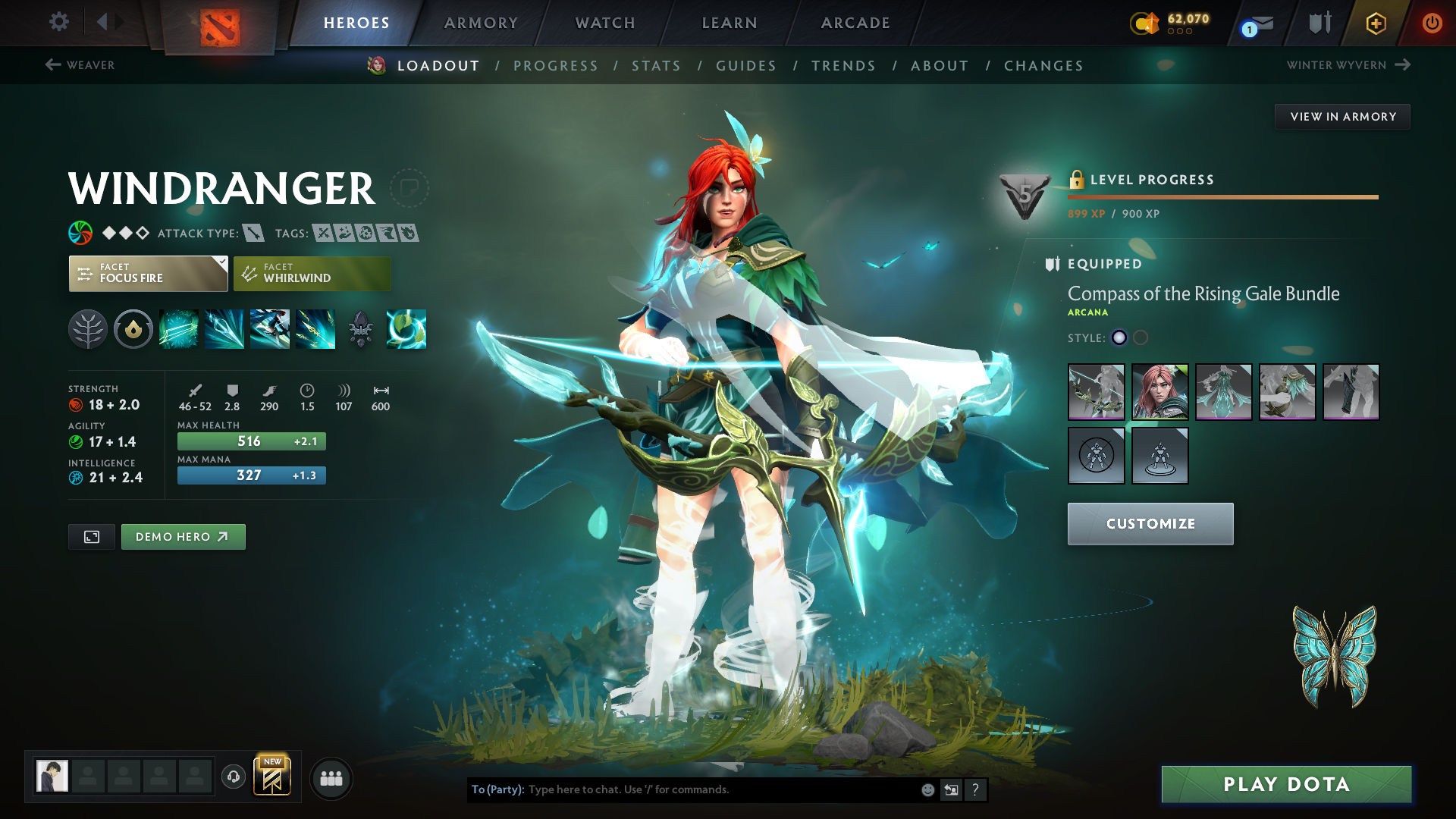
Task: Click the DEMO HERO button
Action: pos(183,536)
